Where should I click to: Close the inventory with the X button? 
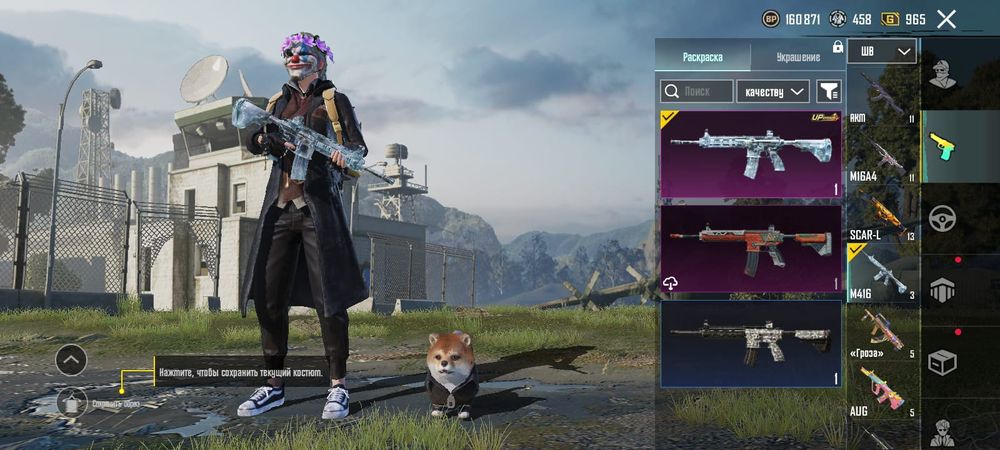(x=946, y=19)
